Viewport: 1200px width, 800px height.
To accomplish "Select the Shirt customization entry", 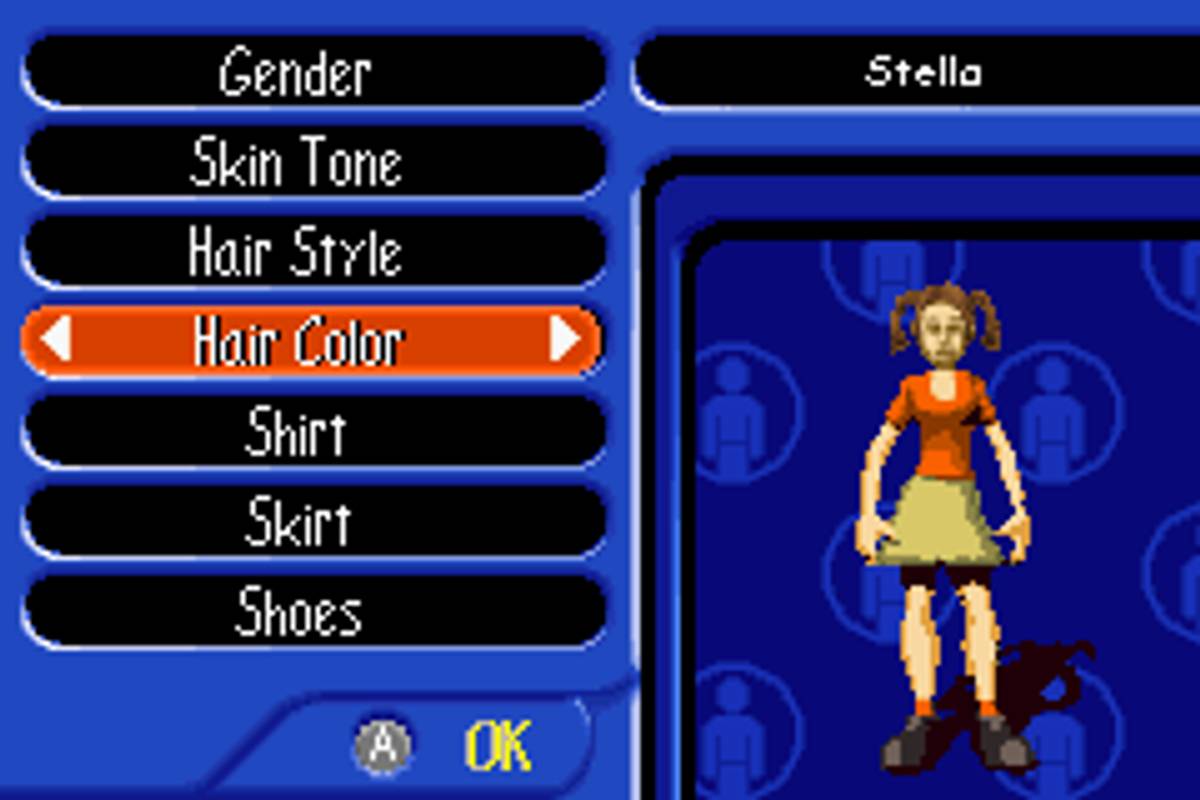I will coord(313,432).
